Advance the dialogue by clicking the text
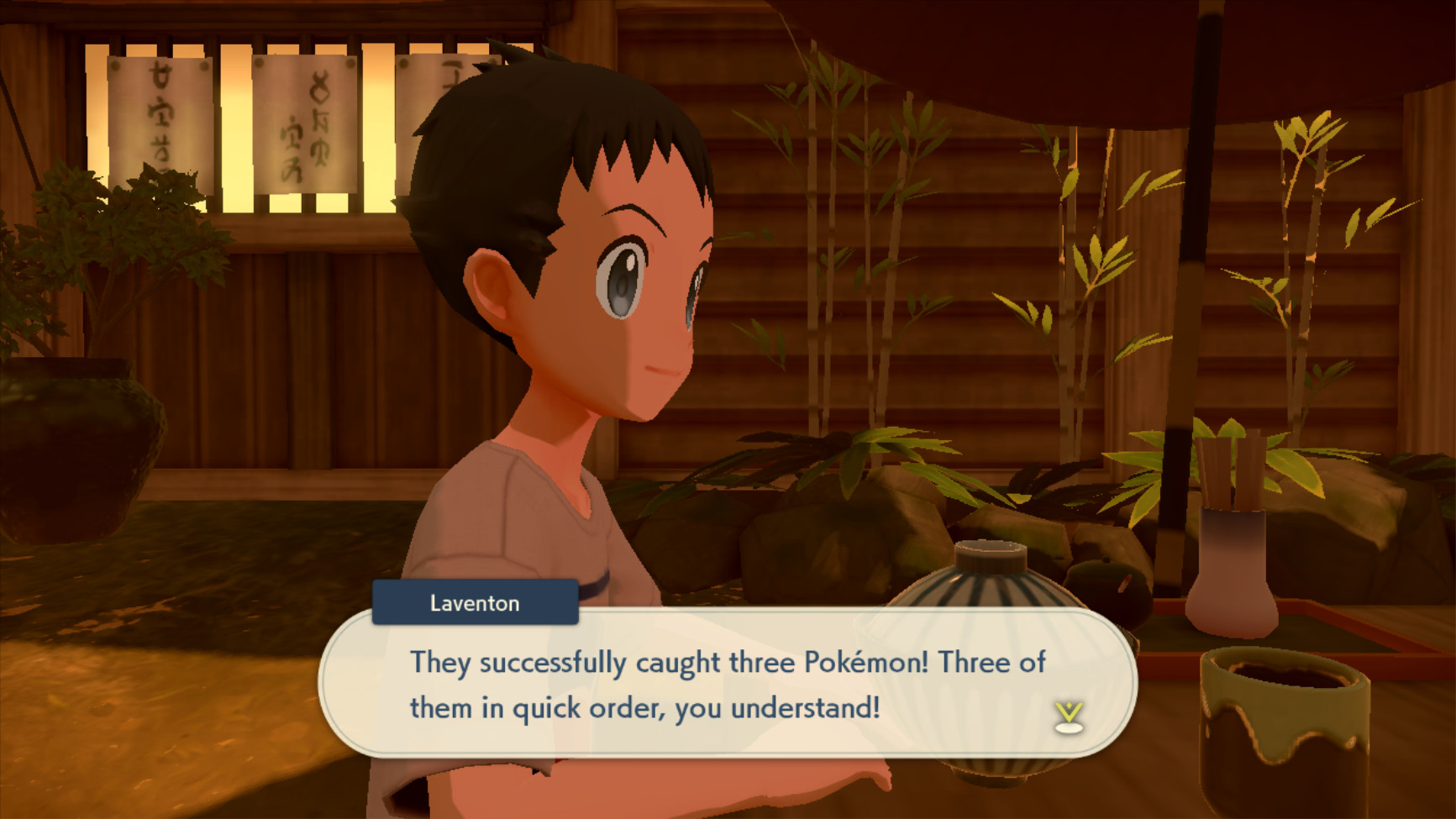Viewport: 1456px width, 819px height. click(731, 685)
